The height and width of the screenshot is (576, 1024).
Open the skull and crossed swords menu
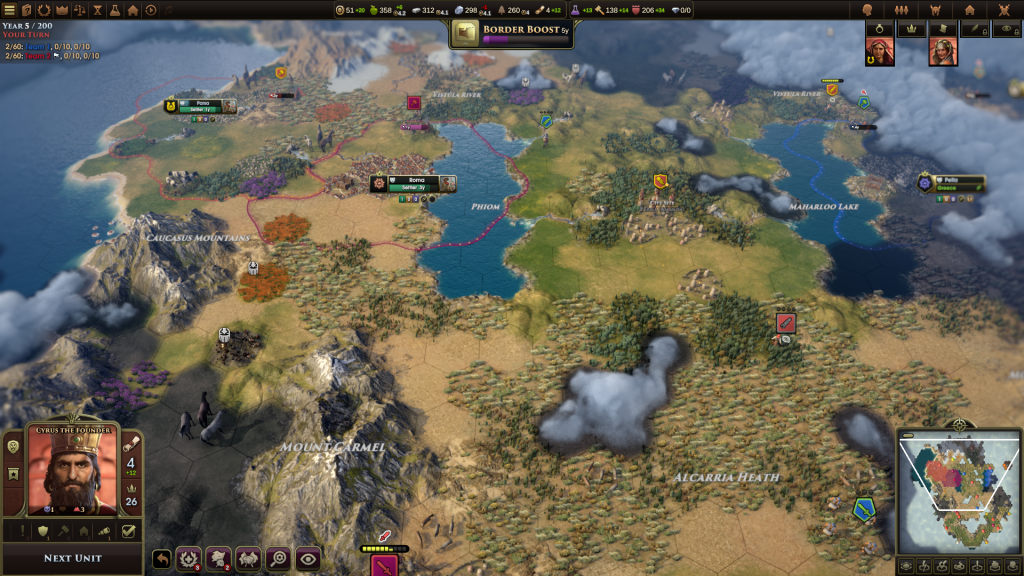[x=1001, y=10]
